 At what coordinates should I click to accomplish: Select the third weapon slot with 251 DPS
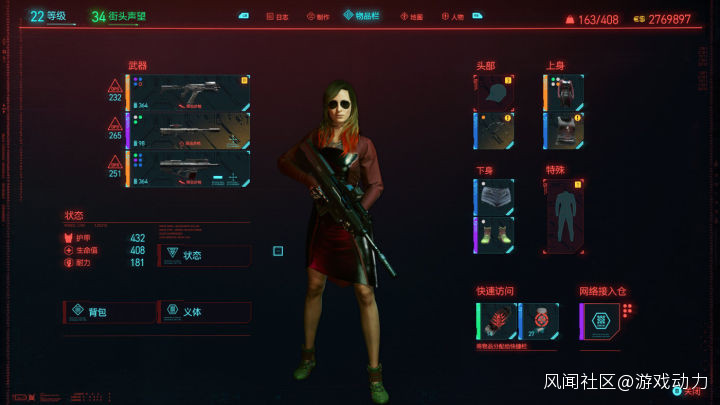[x=188, y=167]
